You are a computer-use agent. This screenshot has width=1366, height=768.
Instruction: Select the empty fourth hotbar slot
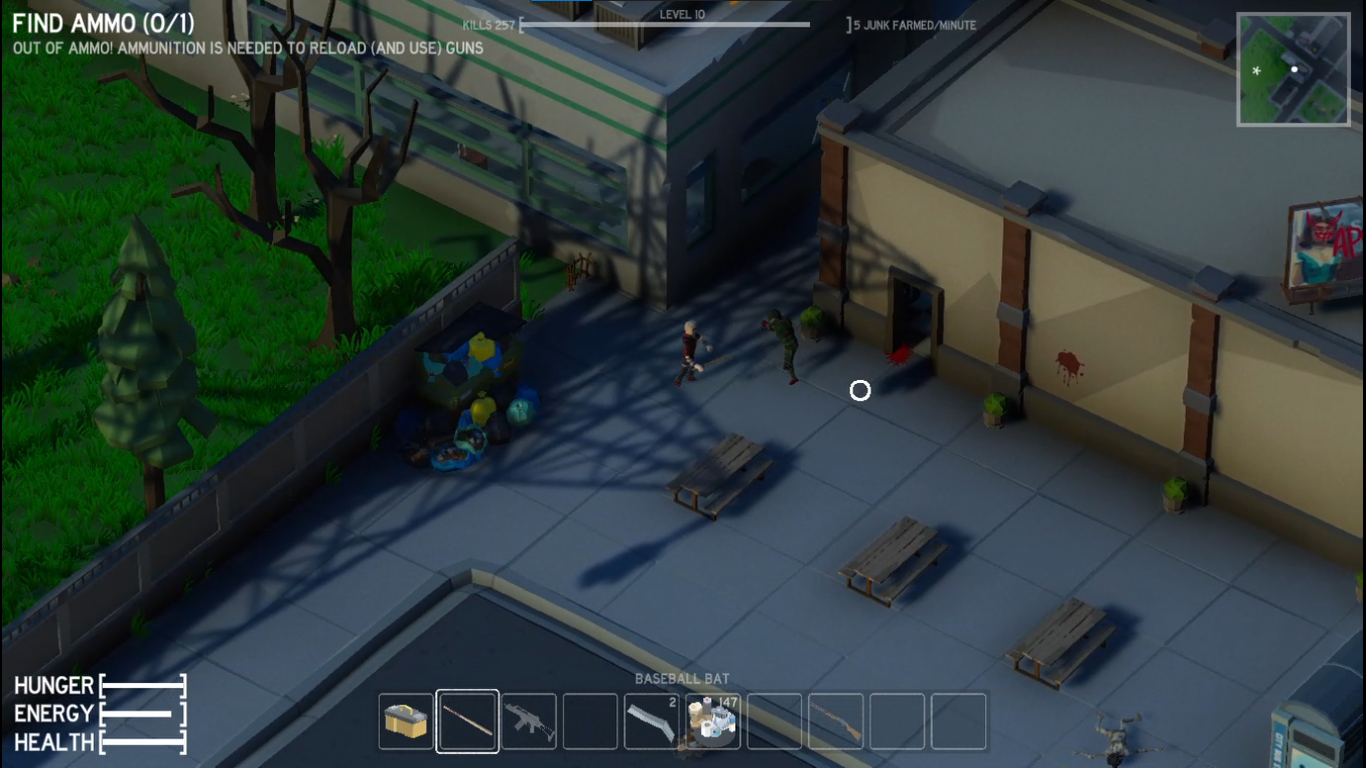point(590,720)
